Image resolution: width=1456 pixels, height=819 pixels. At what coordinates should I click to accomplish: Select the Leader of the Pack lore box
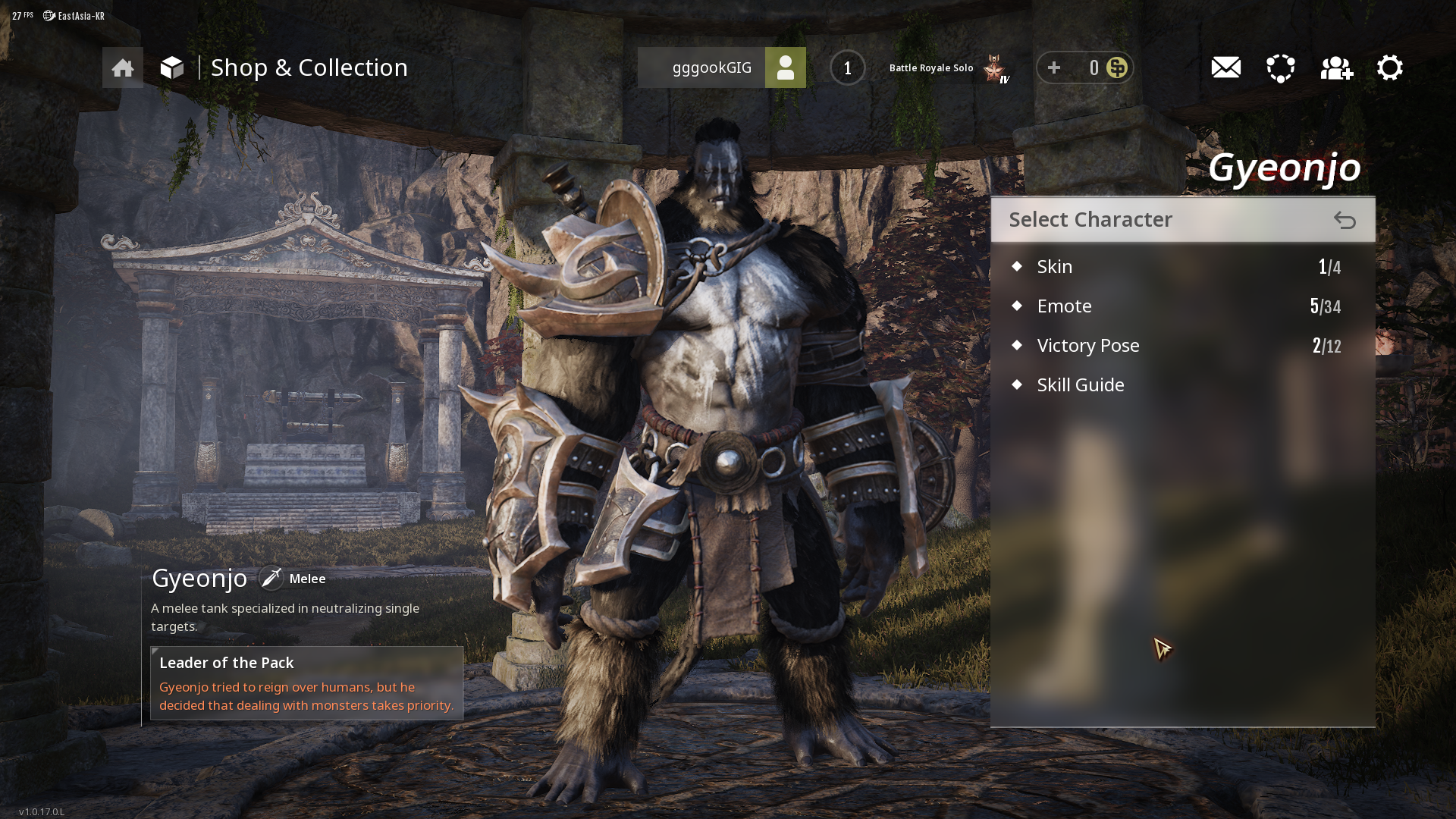point(306,683)
